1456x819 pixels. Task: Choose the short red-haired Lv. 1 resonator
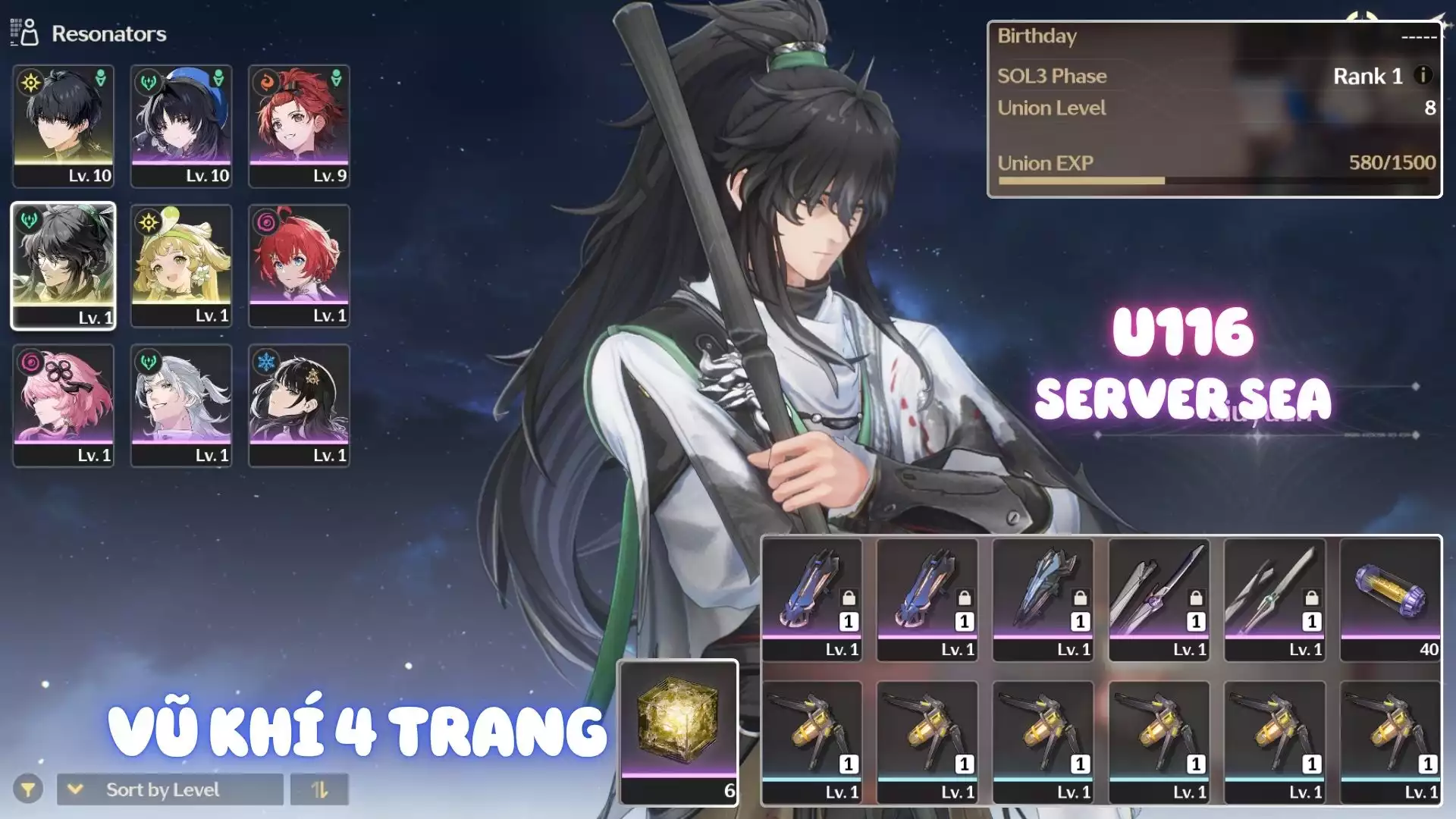pos(299,265)
